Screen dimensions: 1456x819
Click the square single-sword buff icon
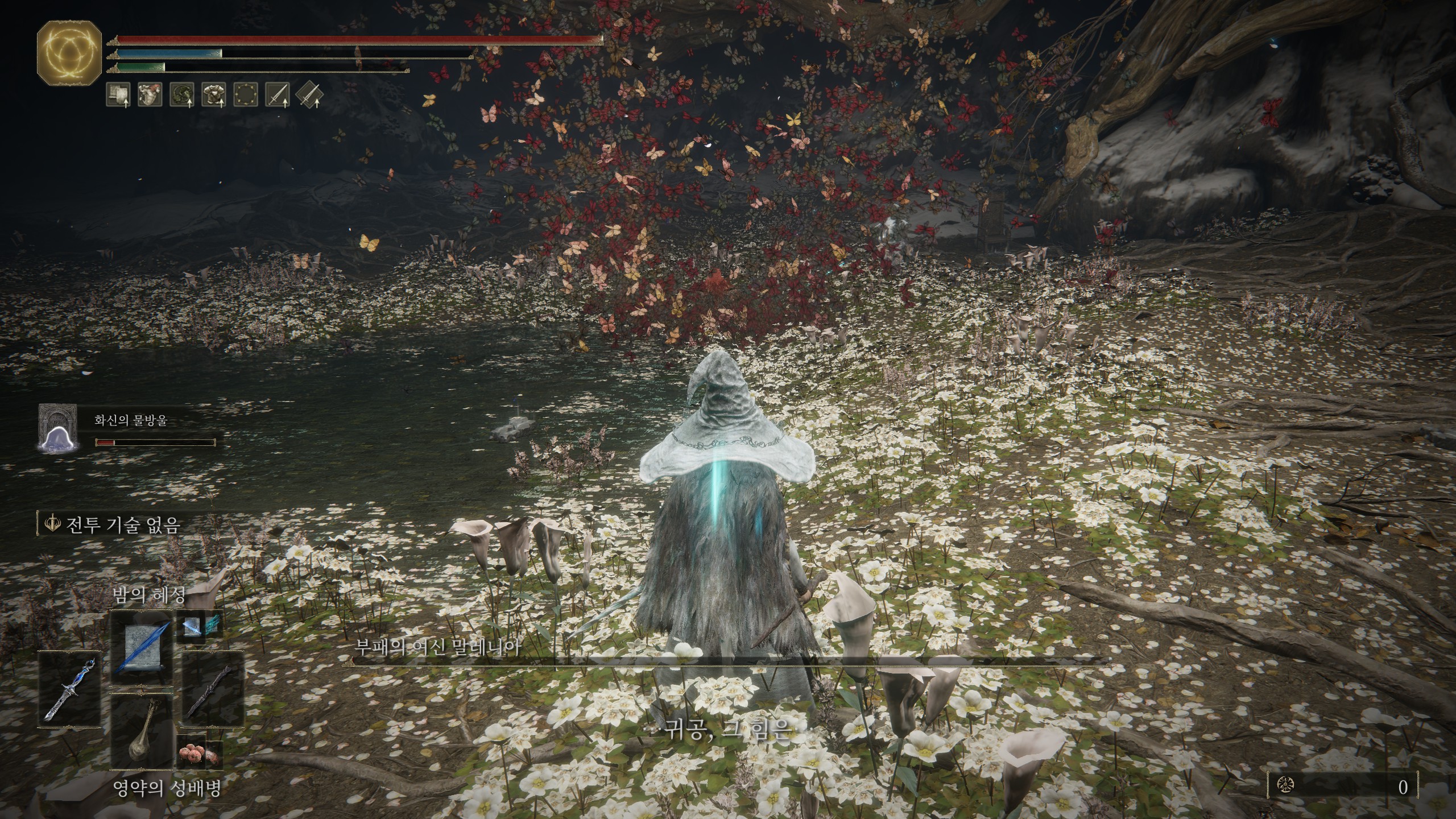[x=278, y=94]
